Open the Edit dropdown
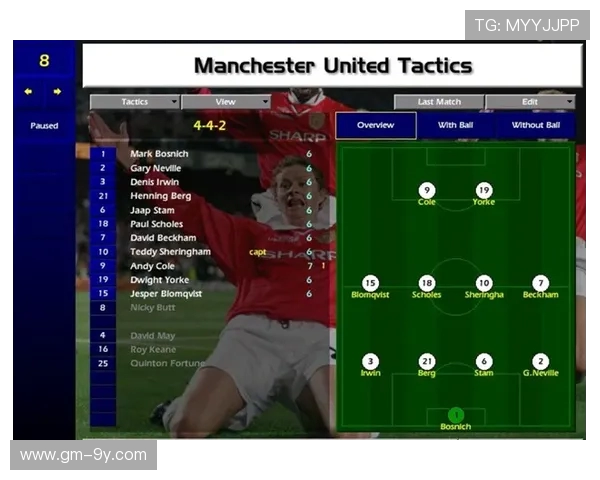The width and height of the screenshot is (600, 480). (x=530, y=102)
